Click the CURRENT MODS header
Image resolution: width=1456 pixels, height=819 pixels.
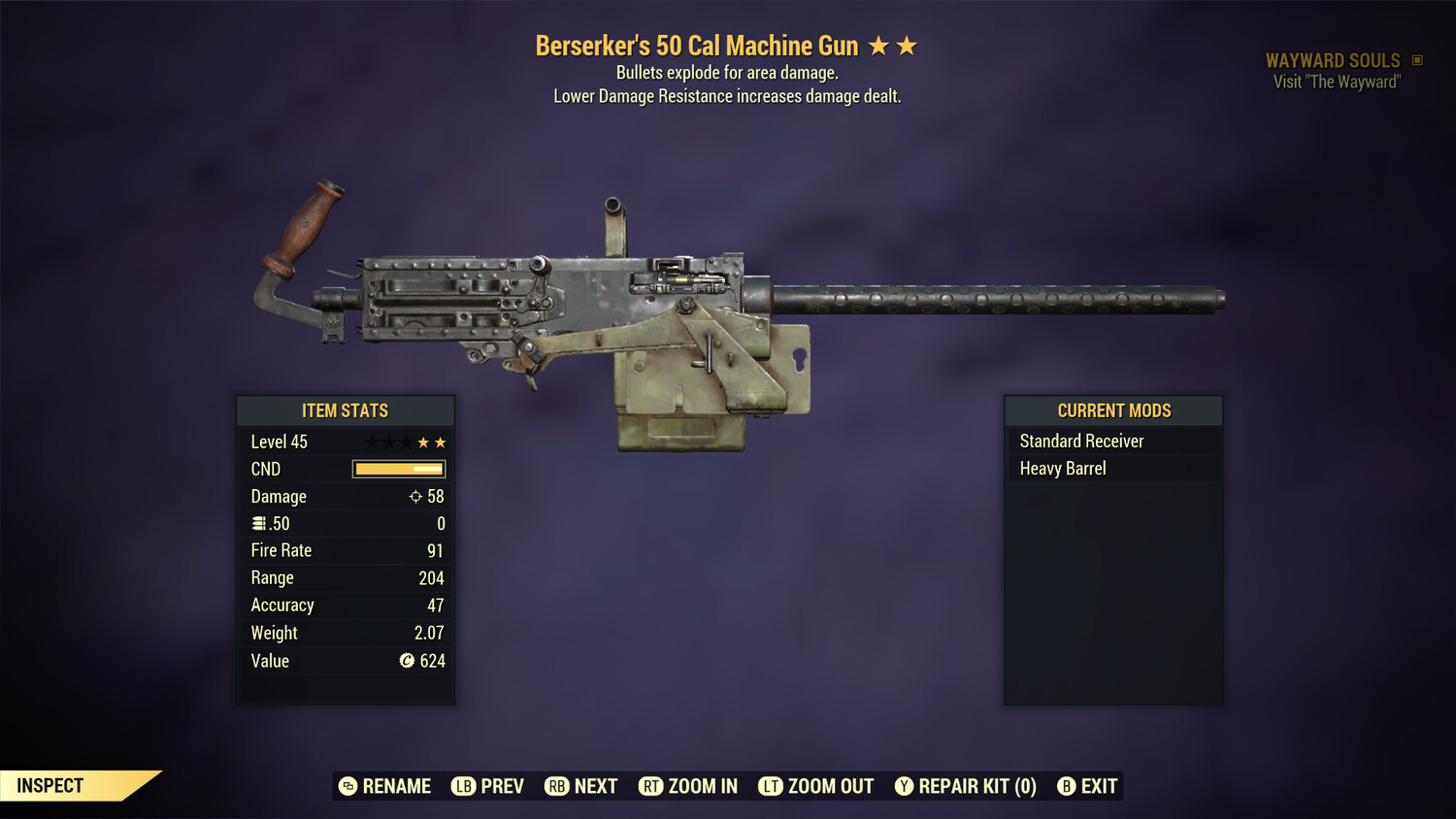pyautogui.click(x=1112, y=410)
